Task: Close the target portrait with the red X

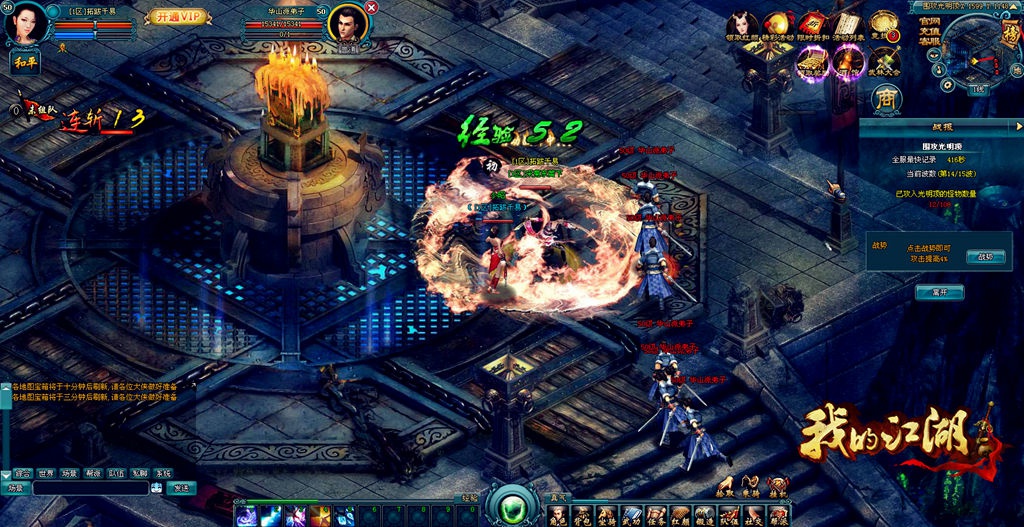Action: (x=372, y=7)
